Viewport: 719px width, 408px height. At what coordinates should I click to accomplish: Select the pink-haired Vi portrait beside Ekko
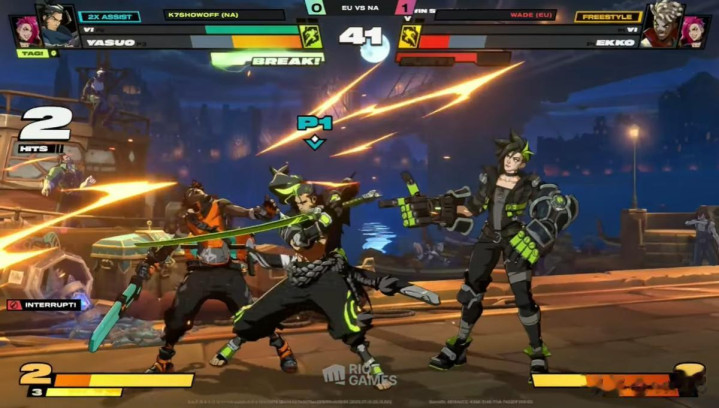click(696, 32)
